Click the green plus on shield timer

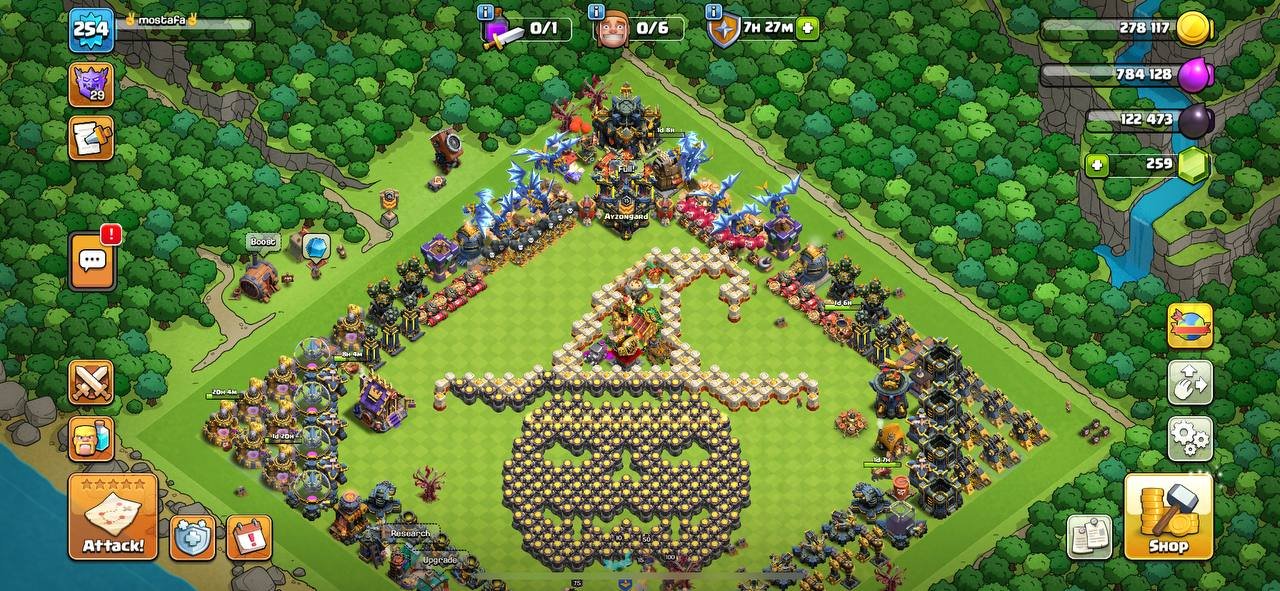coord(808,29)
